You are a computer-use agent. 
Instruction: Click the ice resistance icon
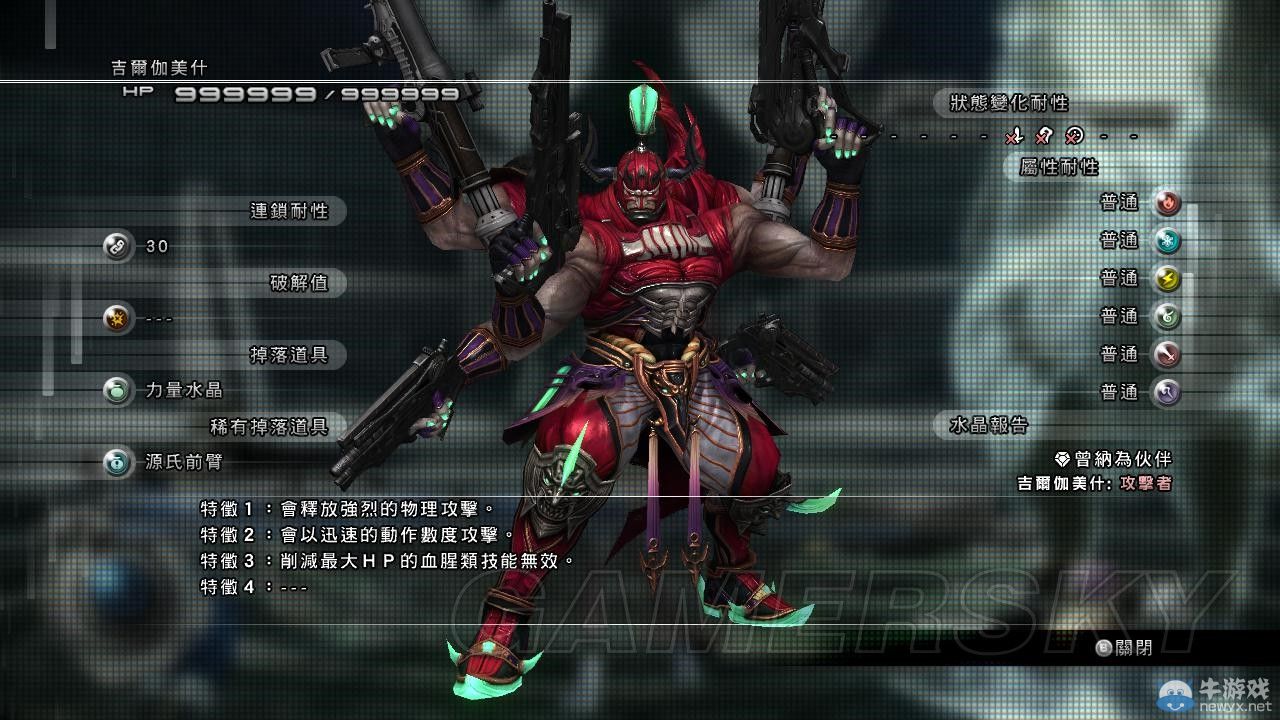pos(1166,241)
